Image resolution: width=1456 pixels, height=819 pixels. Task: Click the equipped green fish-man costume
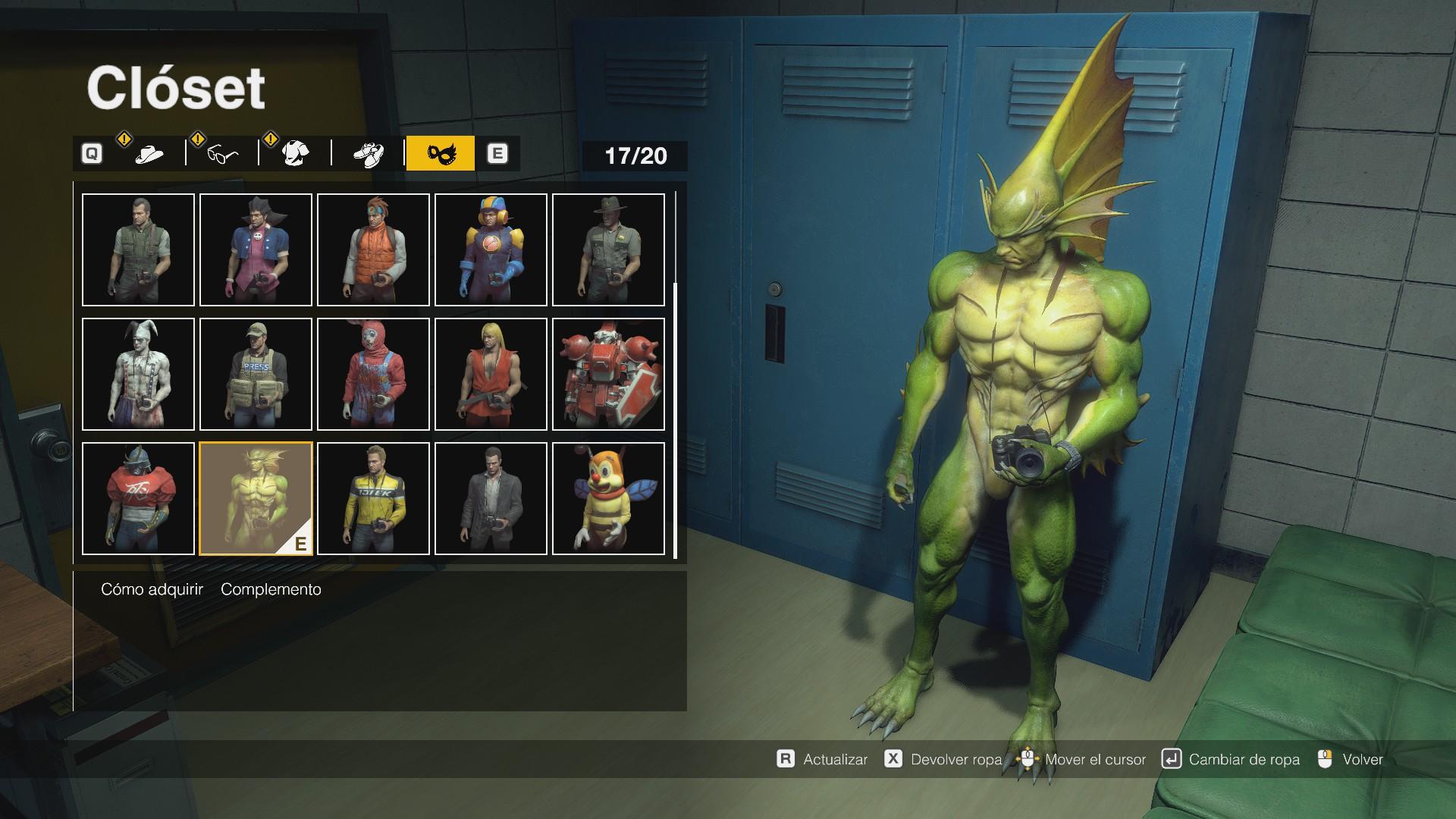(256, 498)
